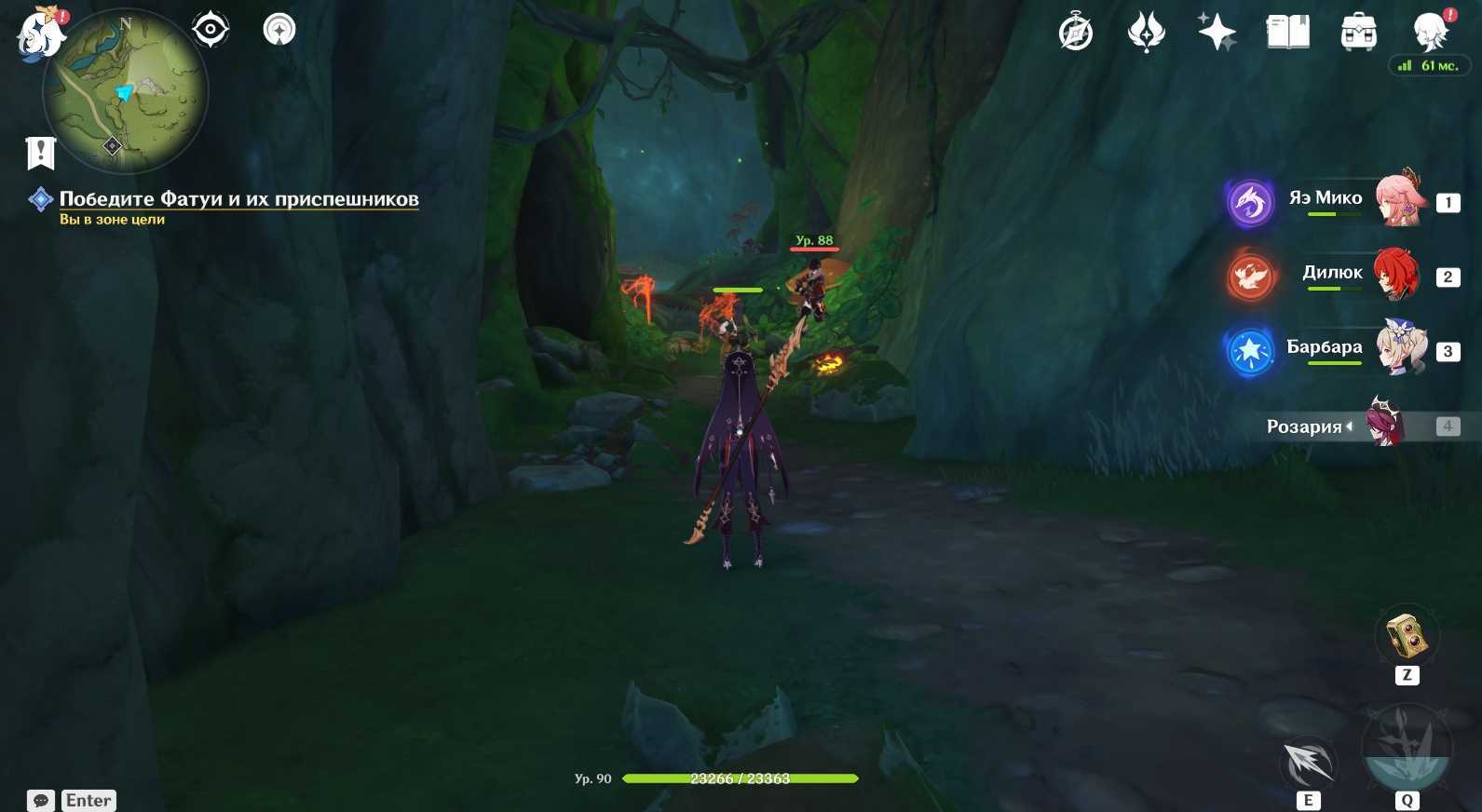This screenshot has height=812, width=1482.
Task: Activate Rosaria's elemental burst icon
Action: tap(1407, 751)
